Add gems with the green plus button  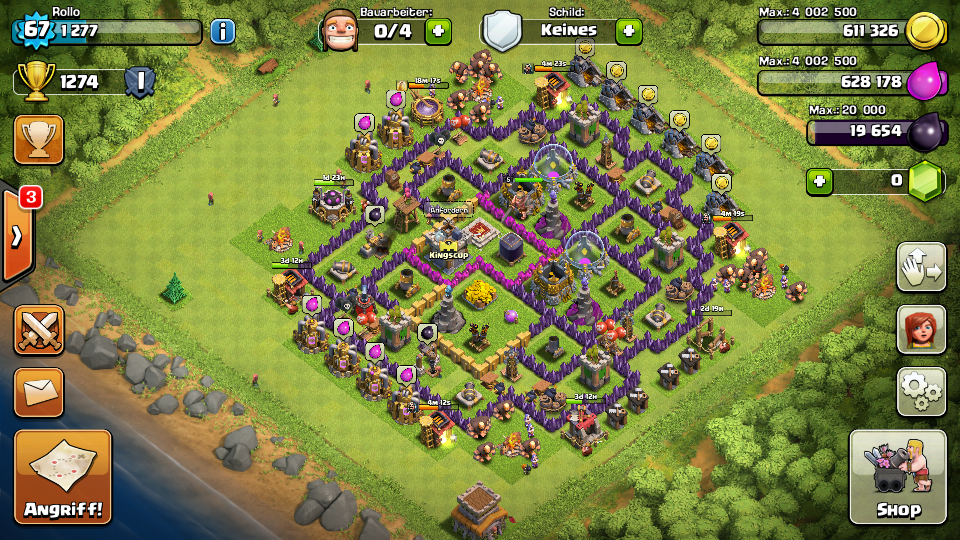pyautogui.click(x=820, y=182)
